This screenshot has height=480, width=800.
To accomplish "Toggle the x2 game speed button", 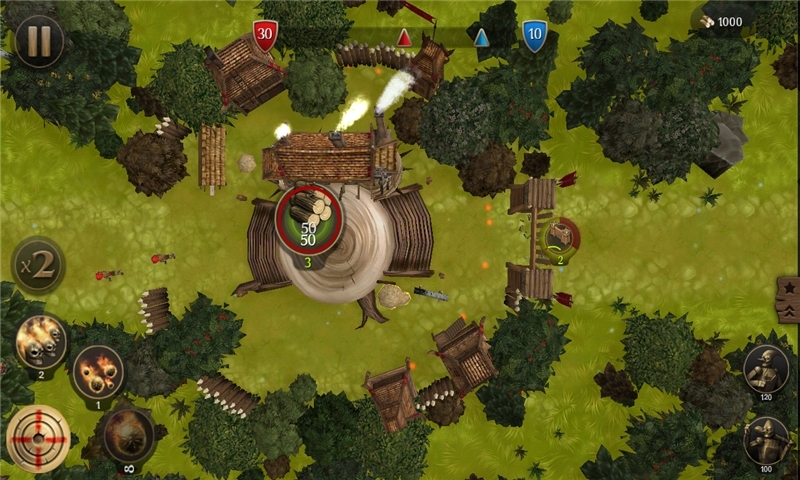I will click(37, 265).
